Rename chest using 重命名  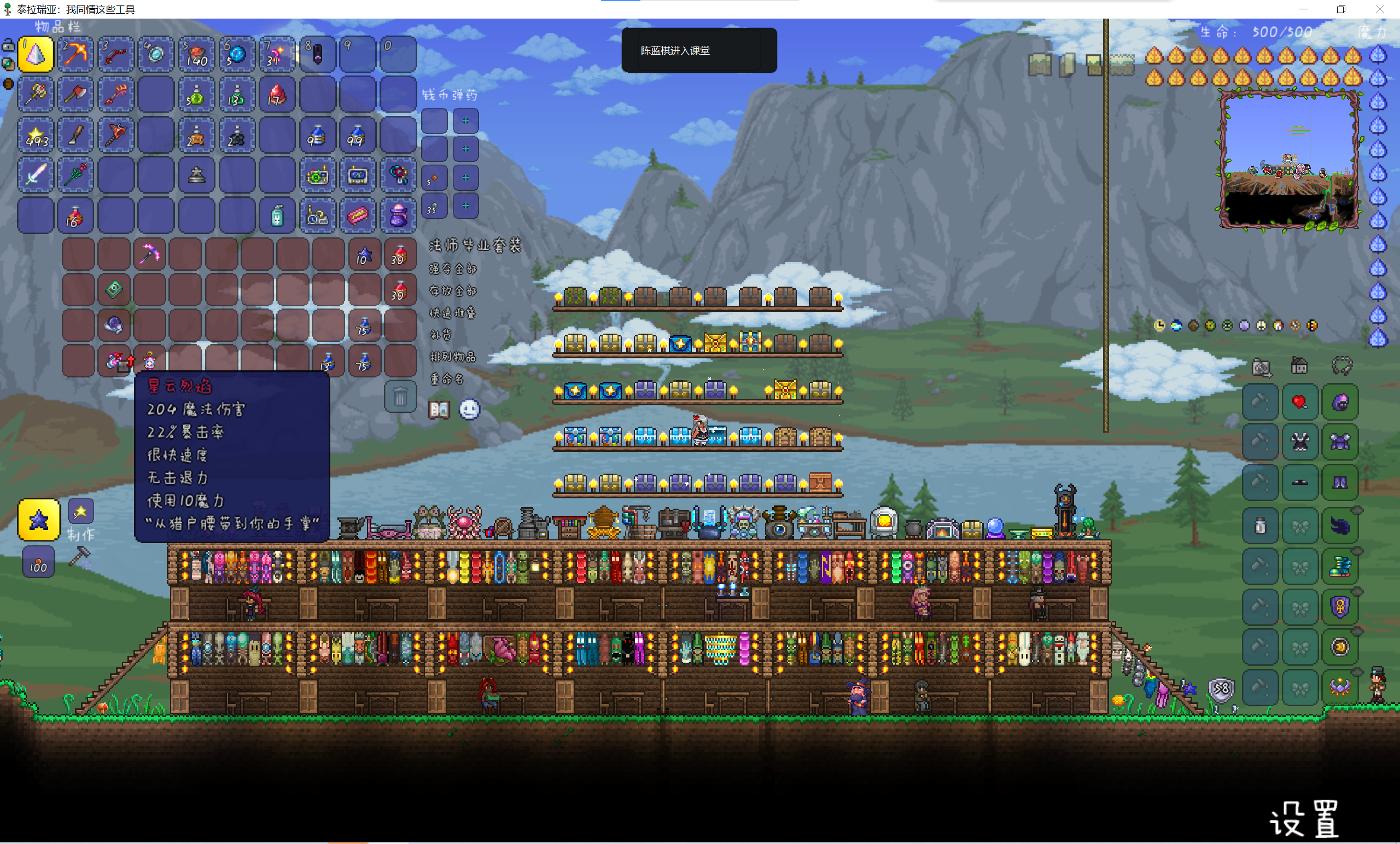[x=447, y=379]
